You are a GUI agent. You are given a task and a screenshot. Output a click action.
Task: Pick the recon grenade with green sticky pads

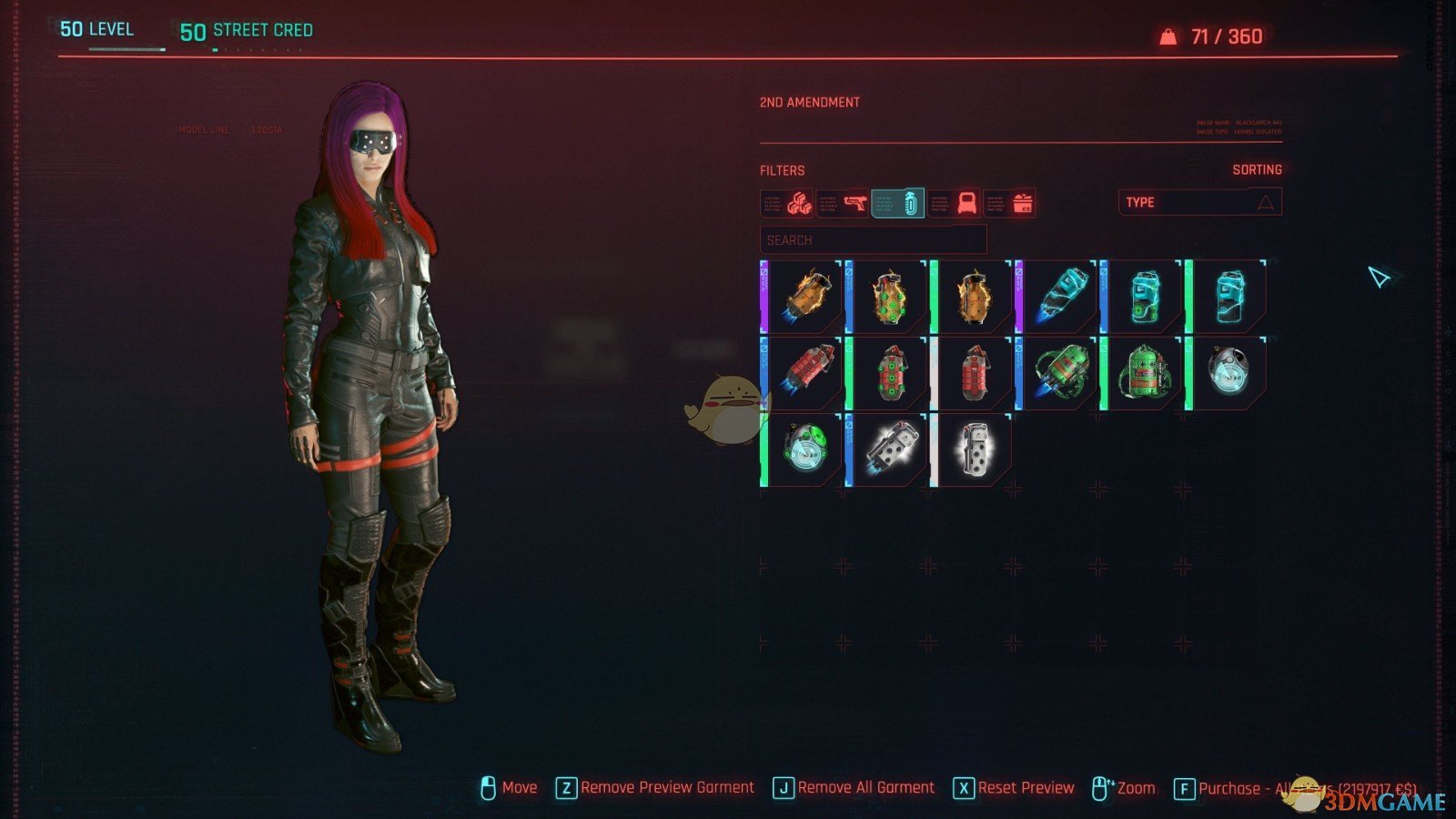click(803, 450)
